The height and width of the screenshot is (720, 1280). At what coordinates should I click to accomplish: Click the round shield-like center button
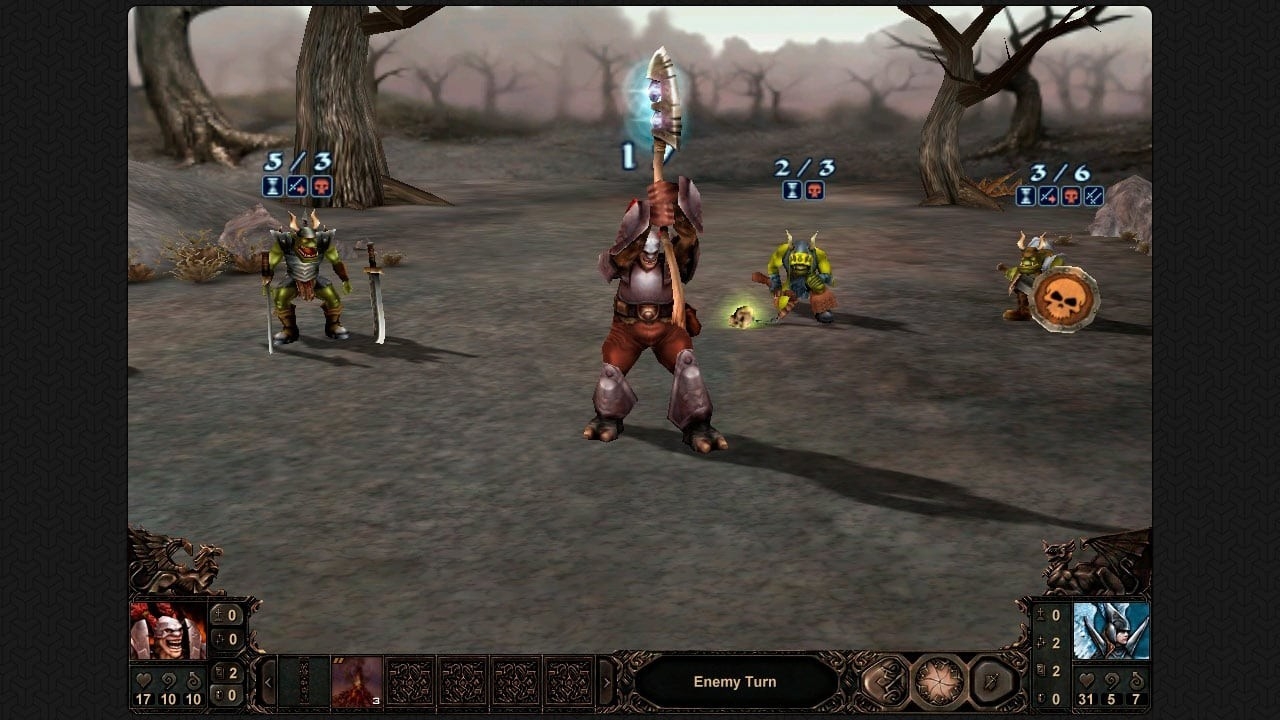[938, 682]
